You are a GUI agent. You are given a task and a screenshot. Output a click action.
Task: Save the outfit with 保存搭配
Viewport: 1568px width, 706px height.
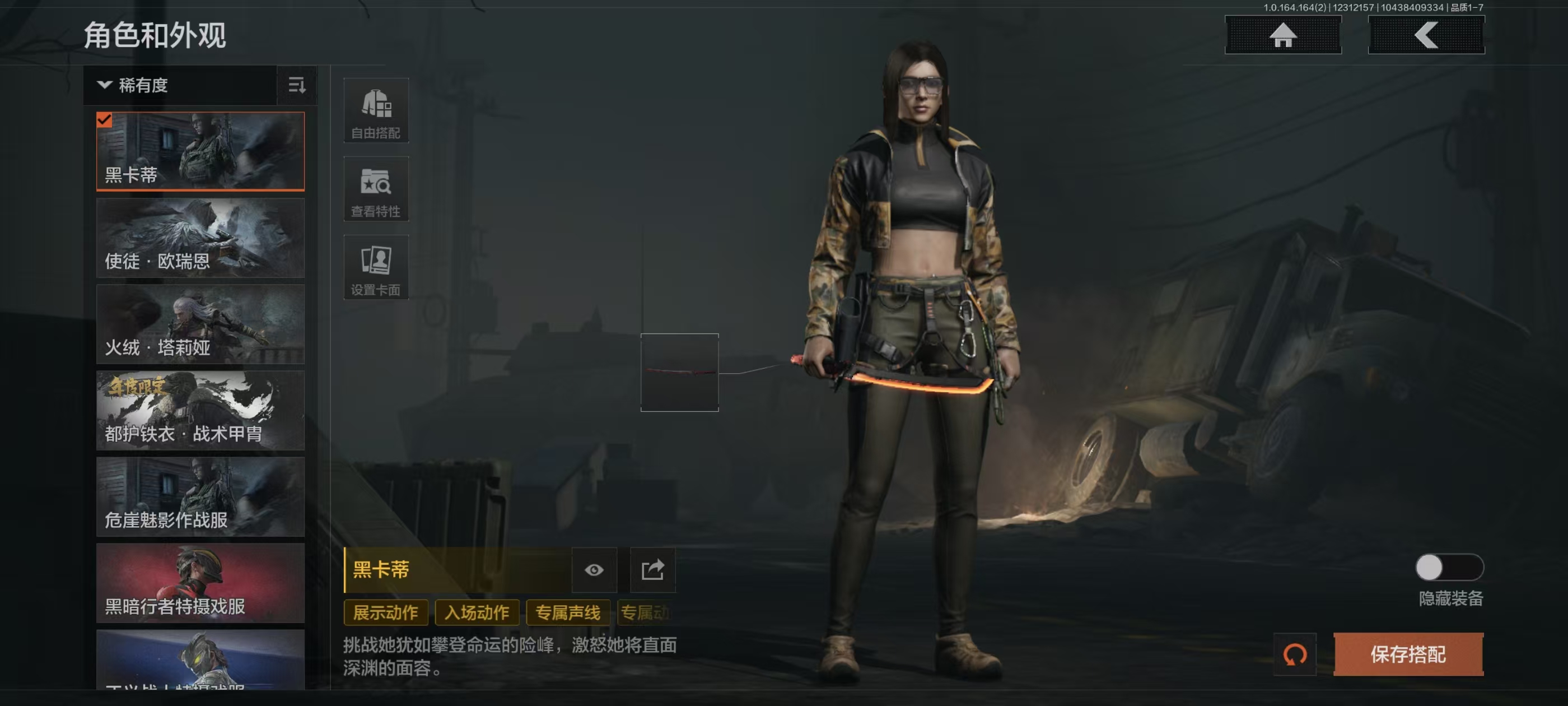[1408, 655]
